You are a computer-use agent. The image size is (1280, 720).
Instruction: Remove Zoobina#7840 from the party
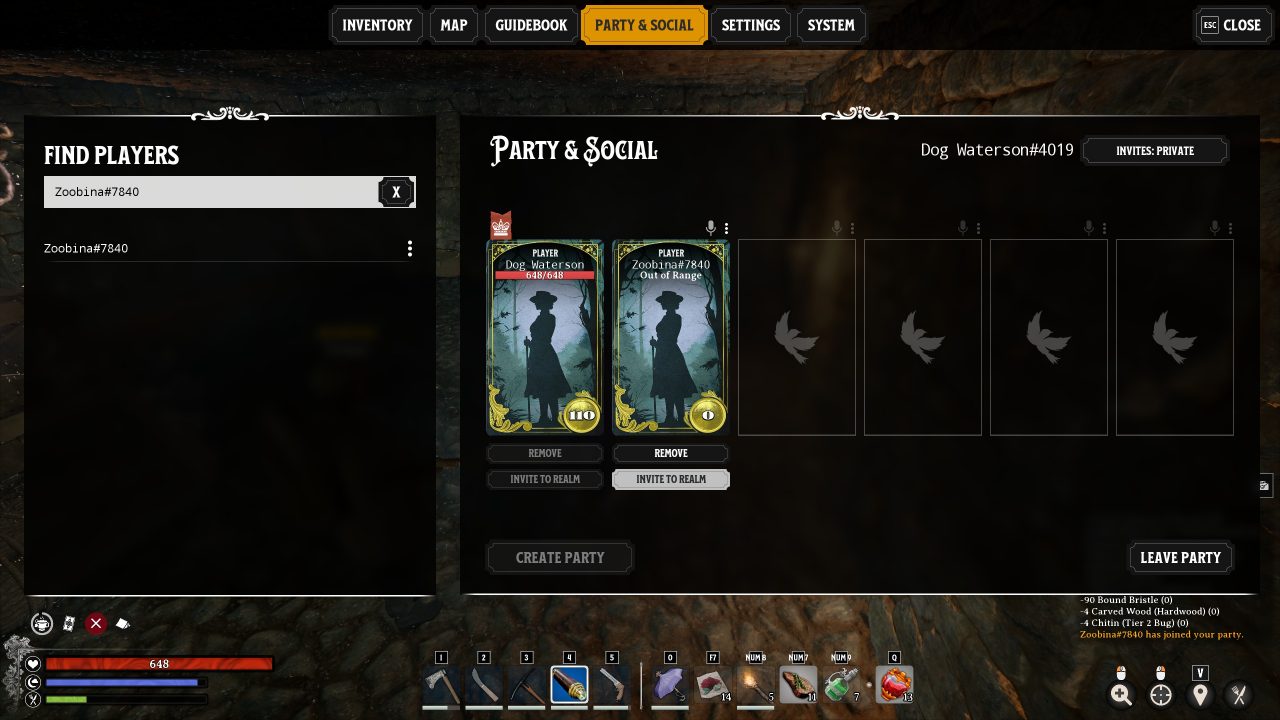[x=671, y=453]
